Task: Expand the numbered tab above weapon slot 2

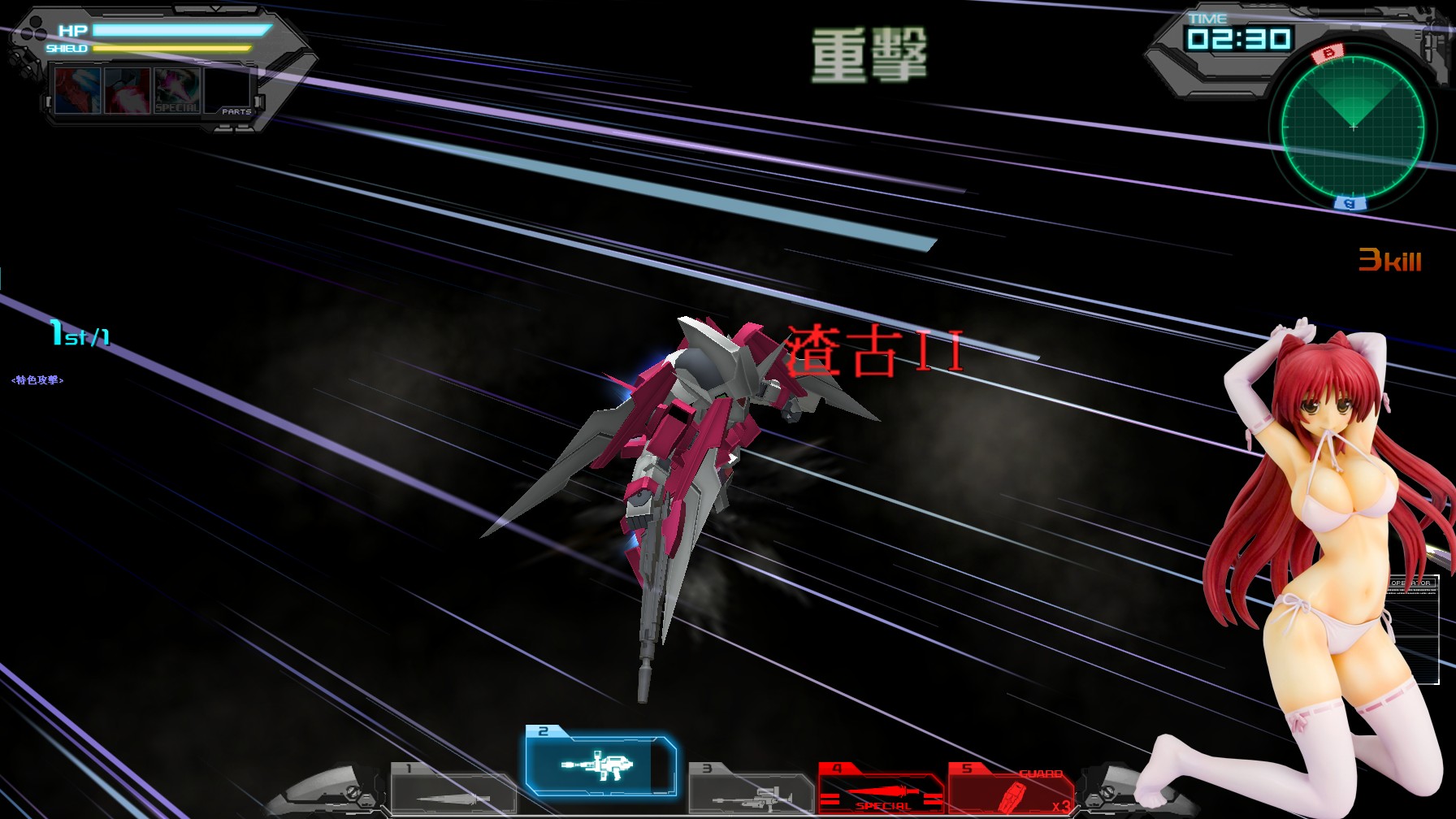Action: 543,729
